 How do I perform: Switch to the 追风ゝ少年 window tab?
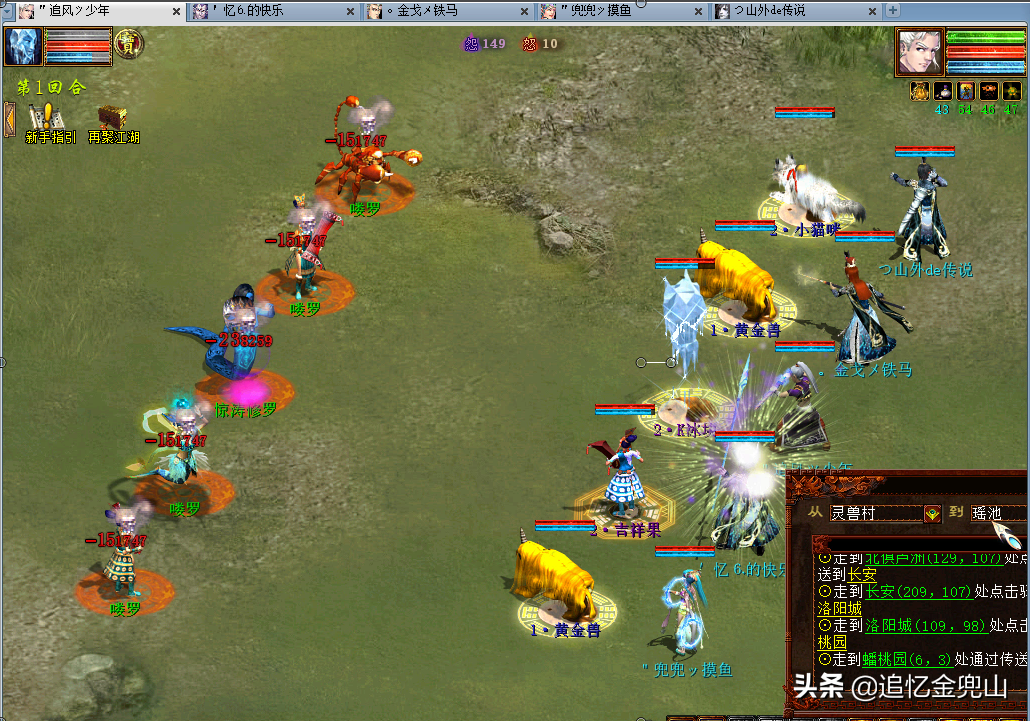pyautogui.click(x=90, y=11)
